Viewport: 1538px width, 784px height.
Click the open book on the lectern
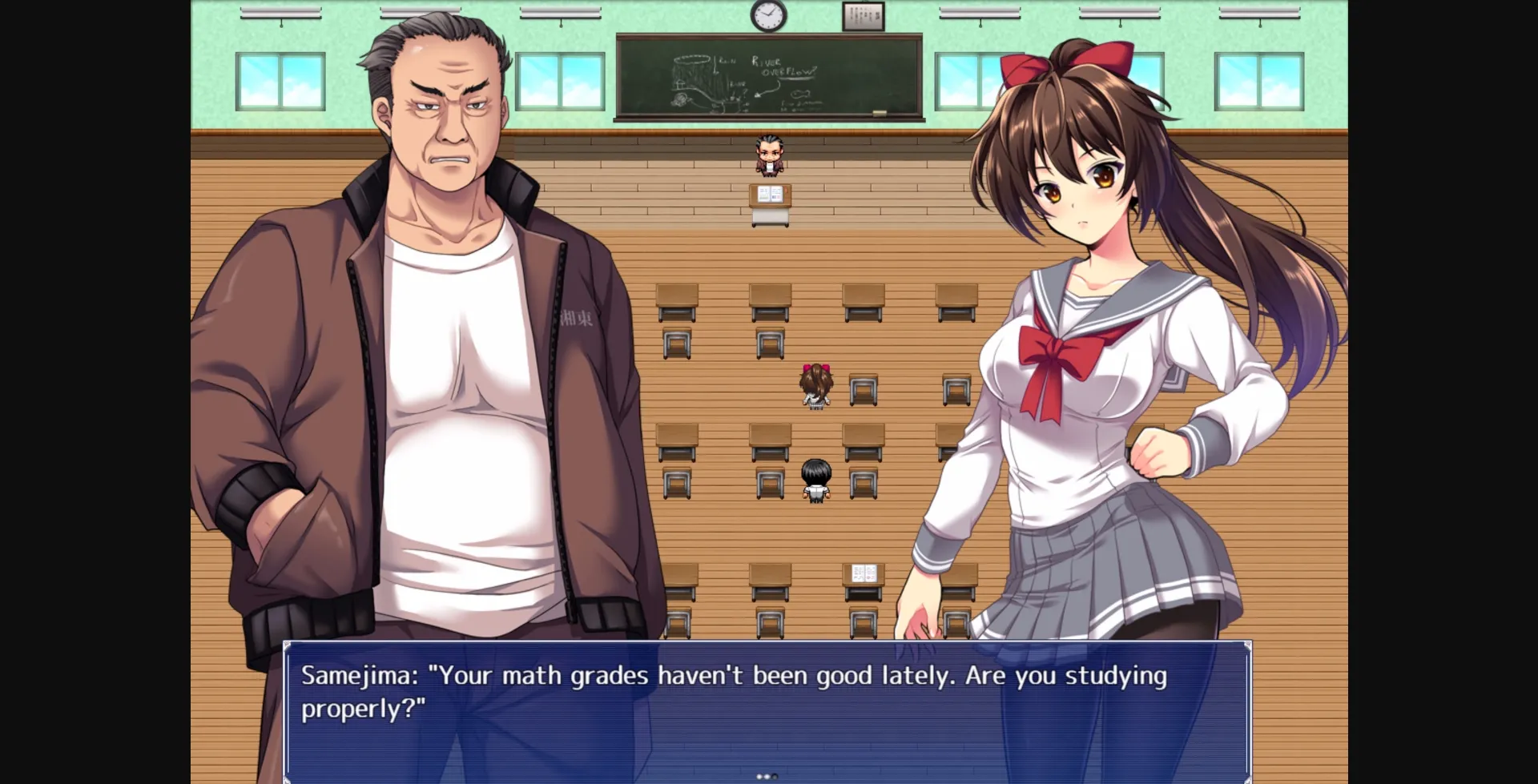tap(770, 192)
